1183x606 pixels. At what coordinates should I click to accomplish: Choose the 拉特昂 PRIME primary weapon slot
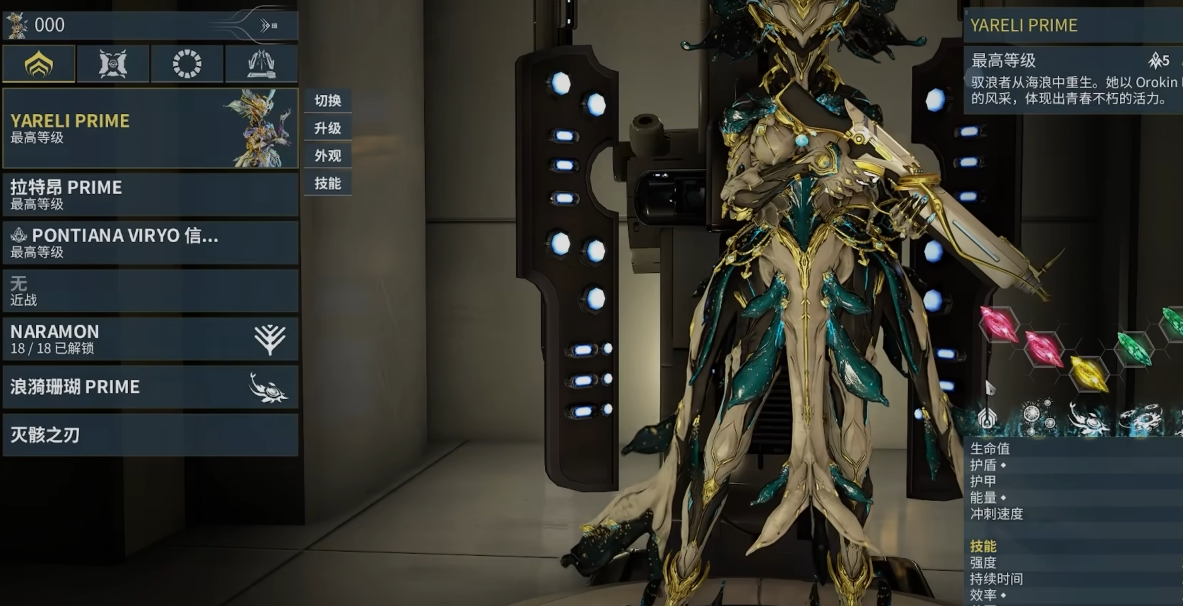(x=150, y=194)
